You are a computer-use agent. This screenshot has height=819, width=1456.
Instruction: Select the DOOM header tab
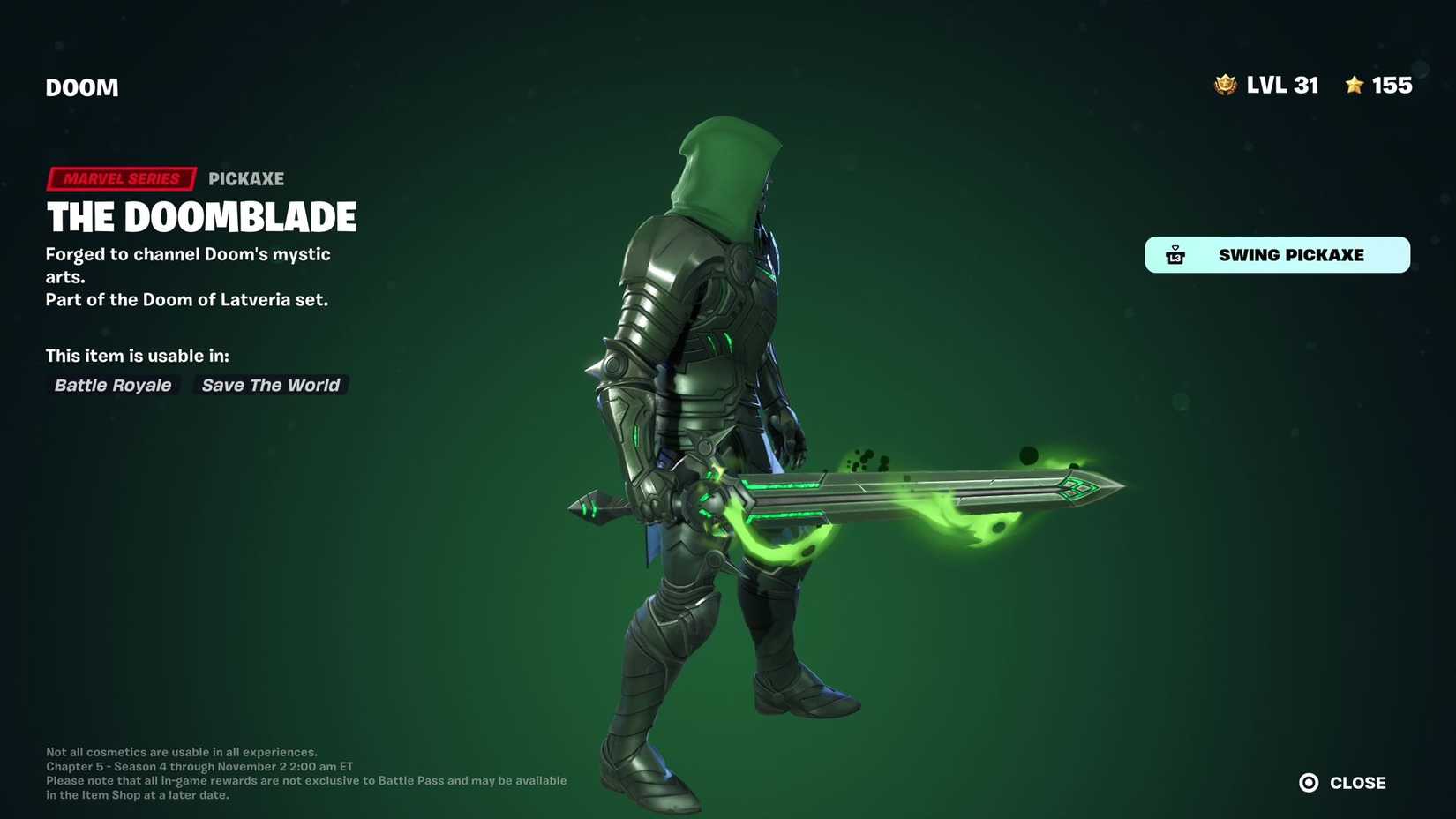[x=82, y=86]
